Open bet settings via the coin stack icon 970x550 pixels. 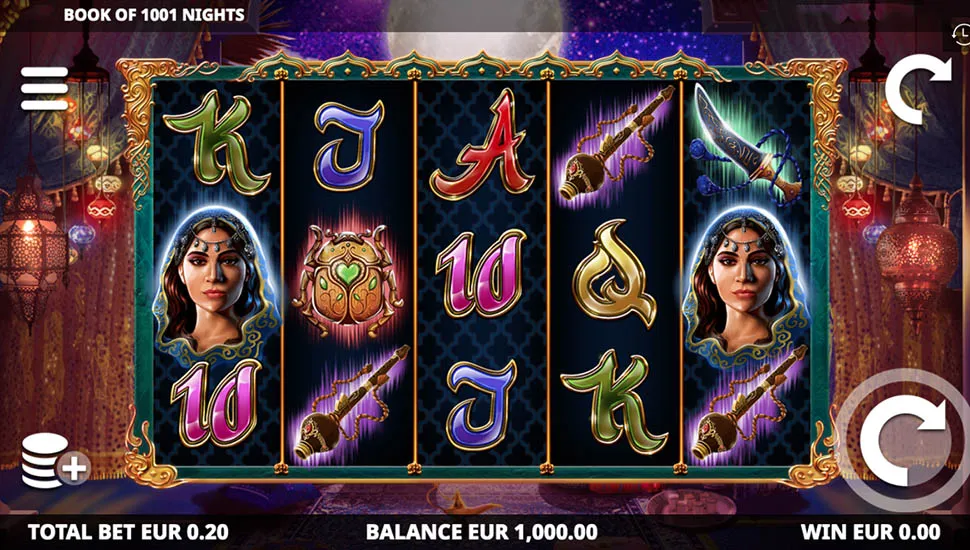(52, 462)
